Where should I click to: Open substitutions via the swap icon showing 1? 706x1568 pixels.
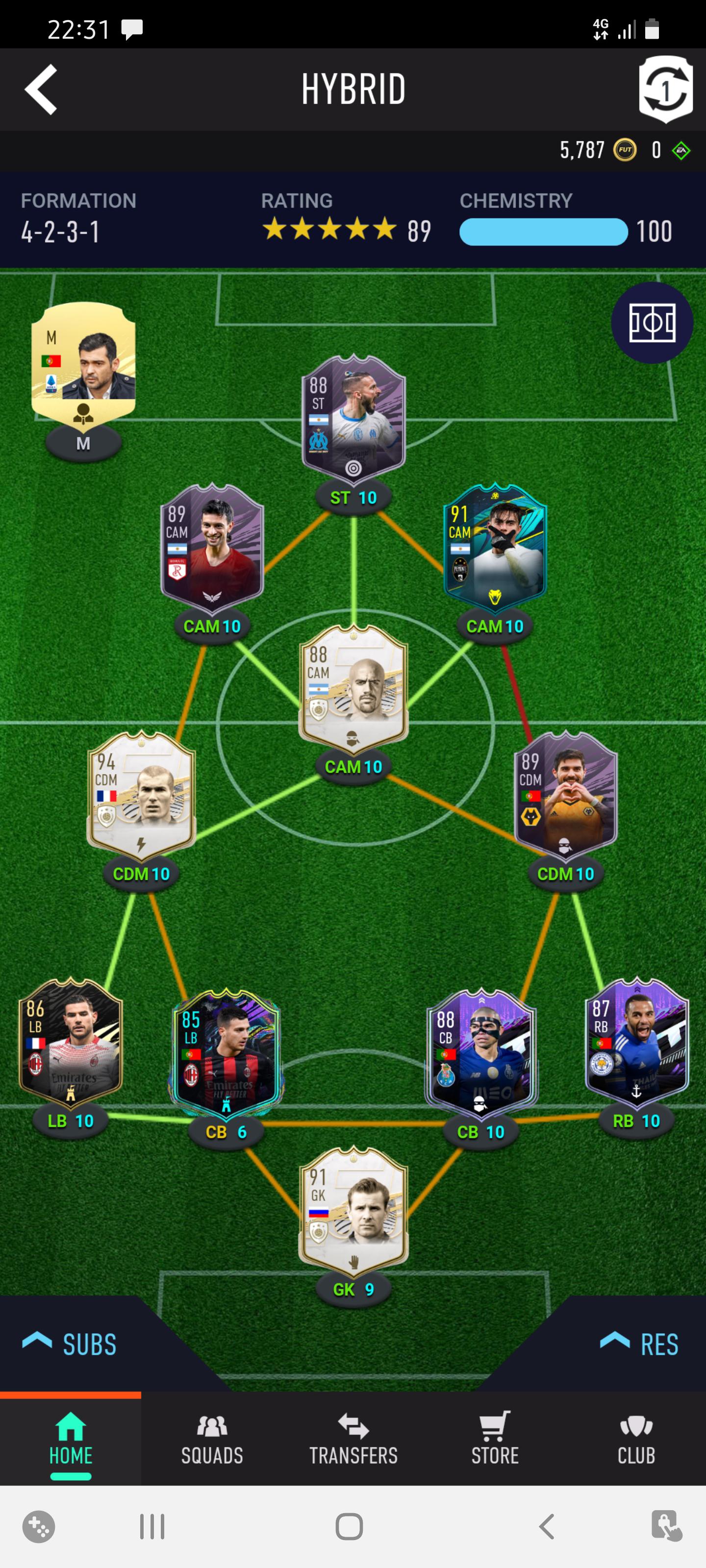[x=666, y=90]
